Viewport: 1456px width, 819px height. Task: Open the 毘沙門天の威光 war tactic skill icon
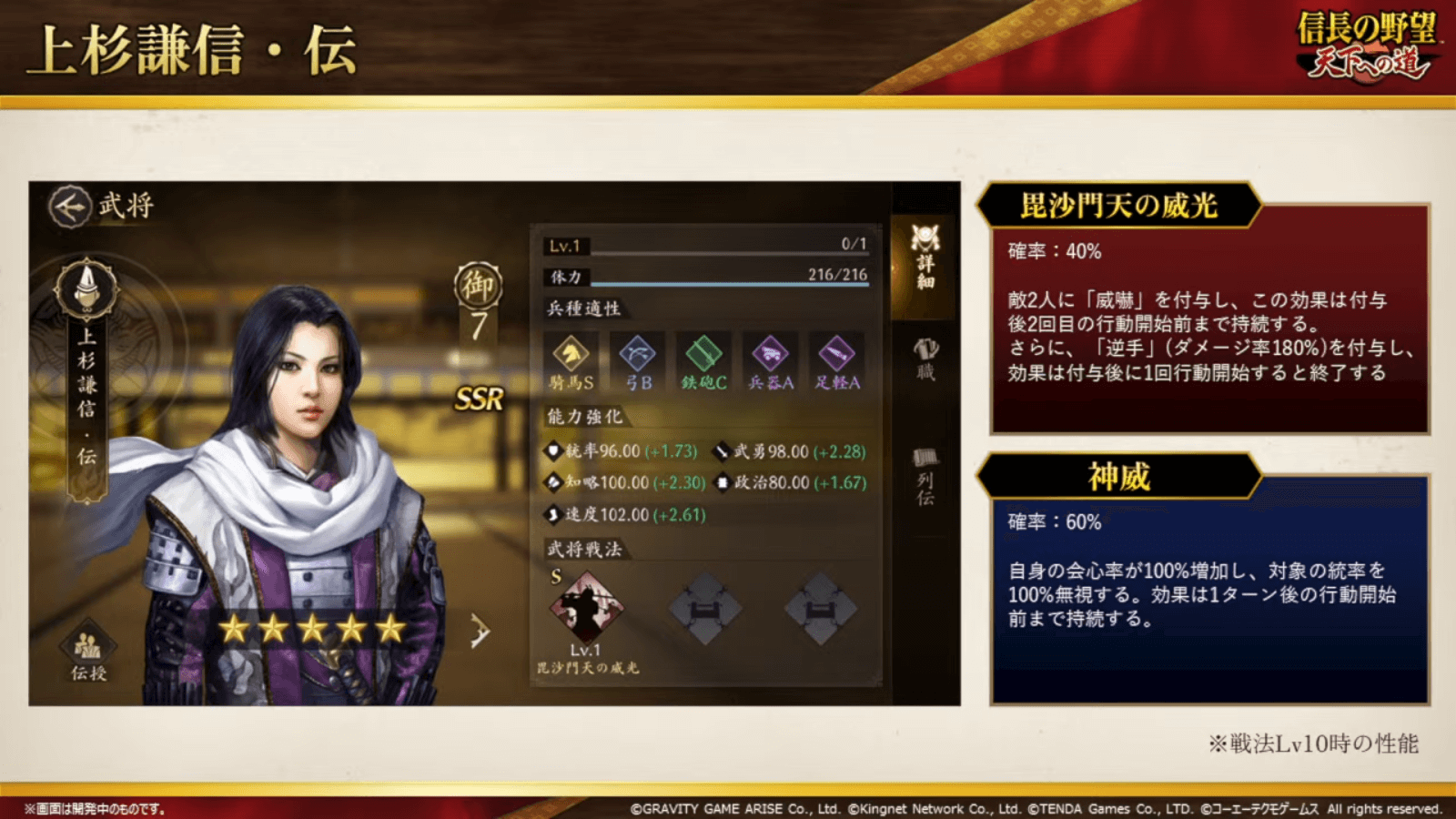click(587, 605)
